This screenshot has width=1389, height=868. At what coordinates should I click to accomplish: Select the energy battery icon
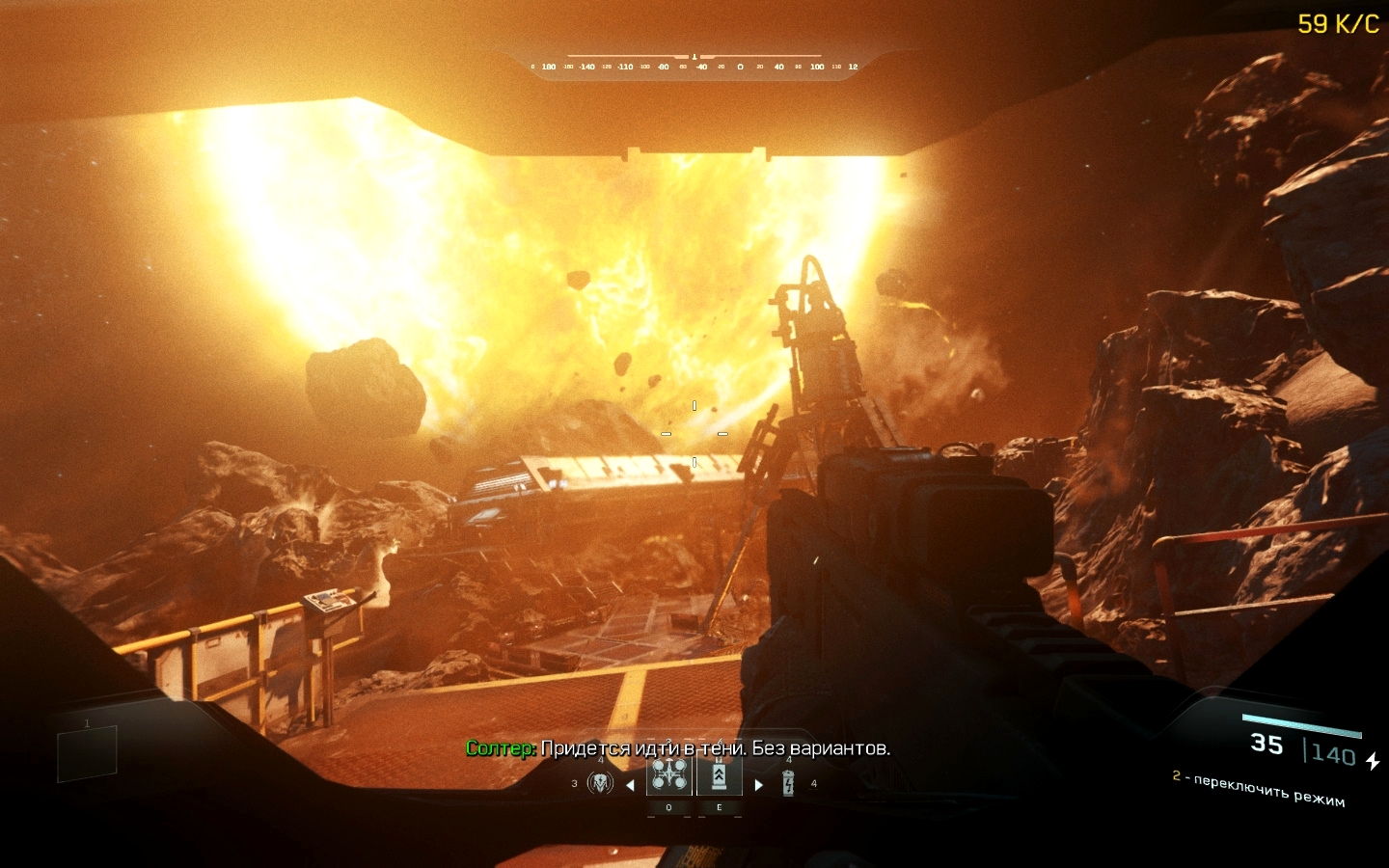tap(788, 783)
